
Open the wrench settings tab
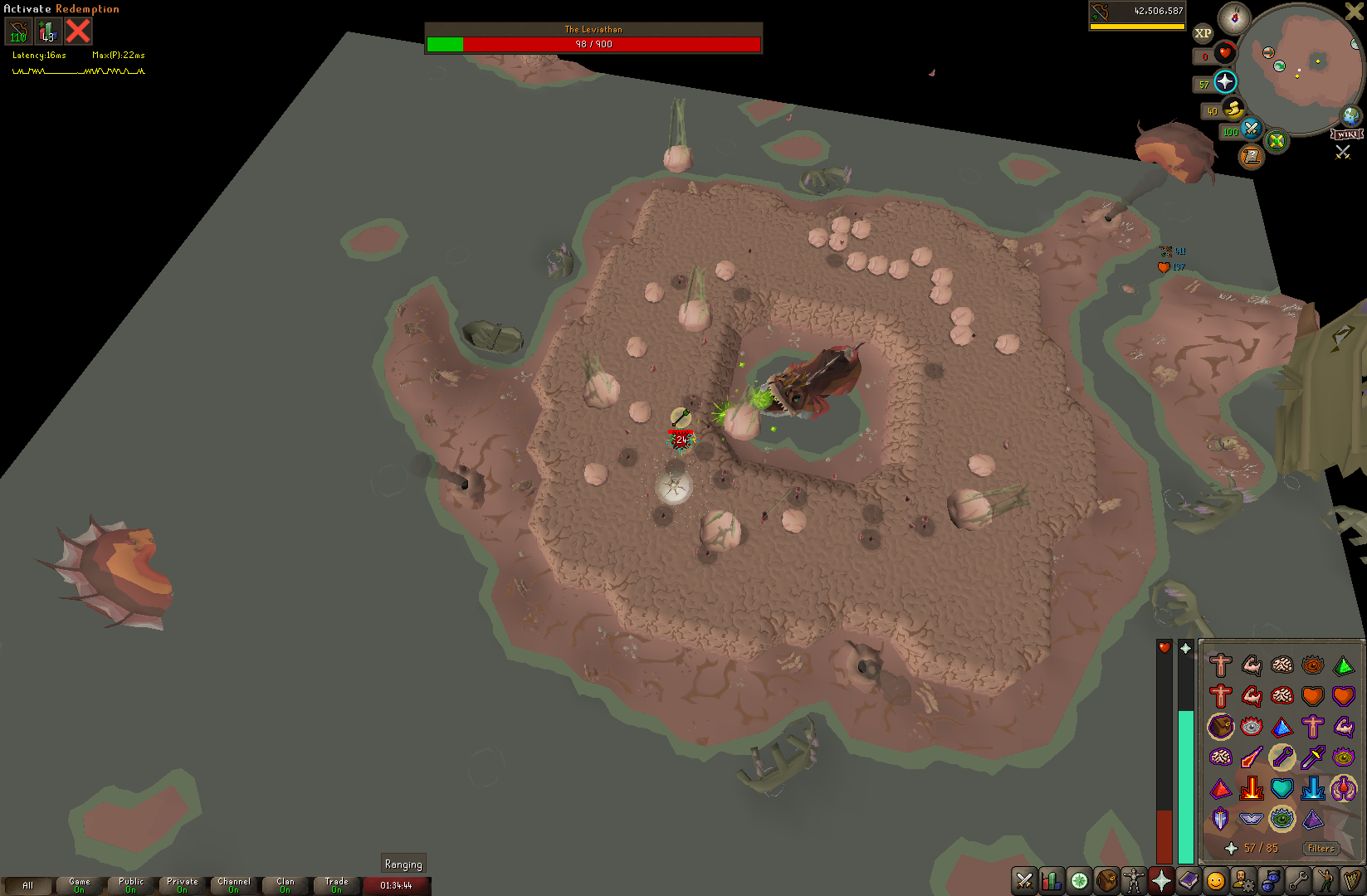[1297, 881]
